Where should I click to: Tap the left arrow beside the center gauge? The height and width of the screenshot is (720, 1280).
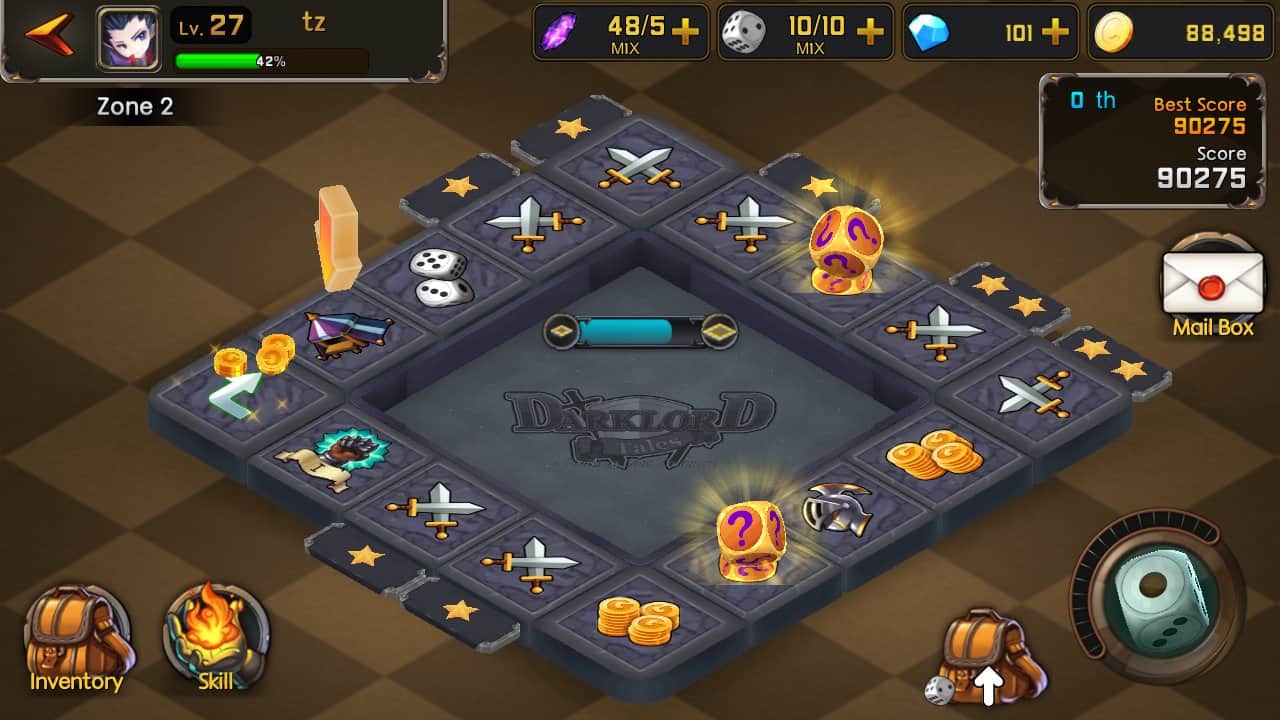(x=562, y=328)
